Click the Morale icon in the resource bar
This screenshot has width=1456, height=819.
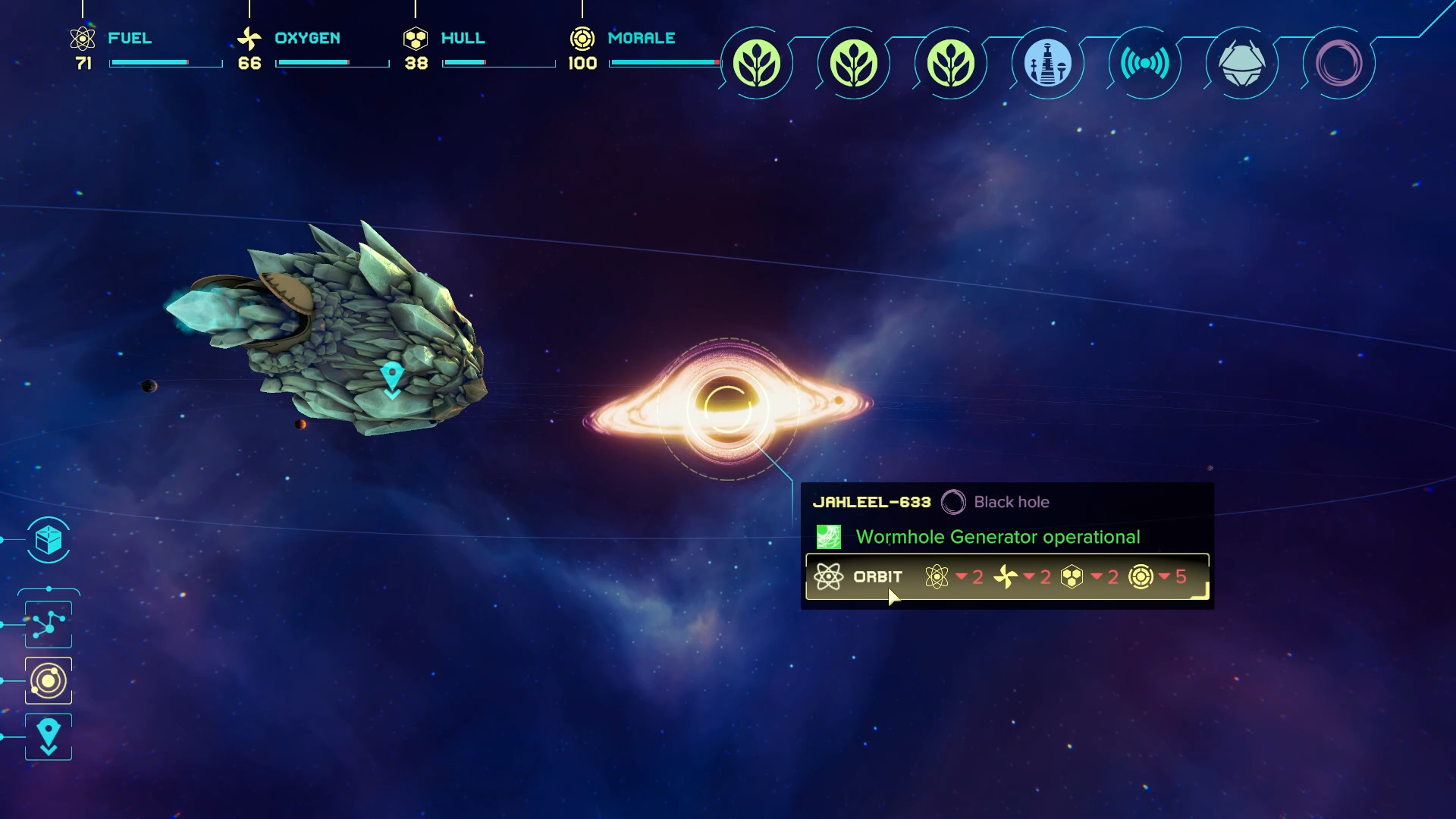pos(582,37)
